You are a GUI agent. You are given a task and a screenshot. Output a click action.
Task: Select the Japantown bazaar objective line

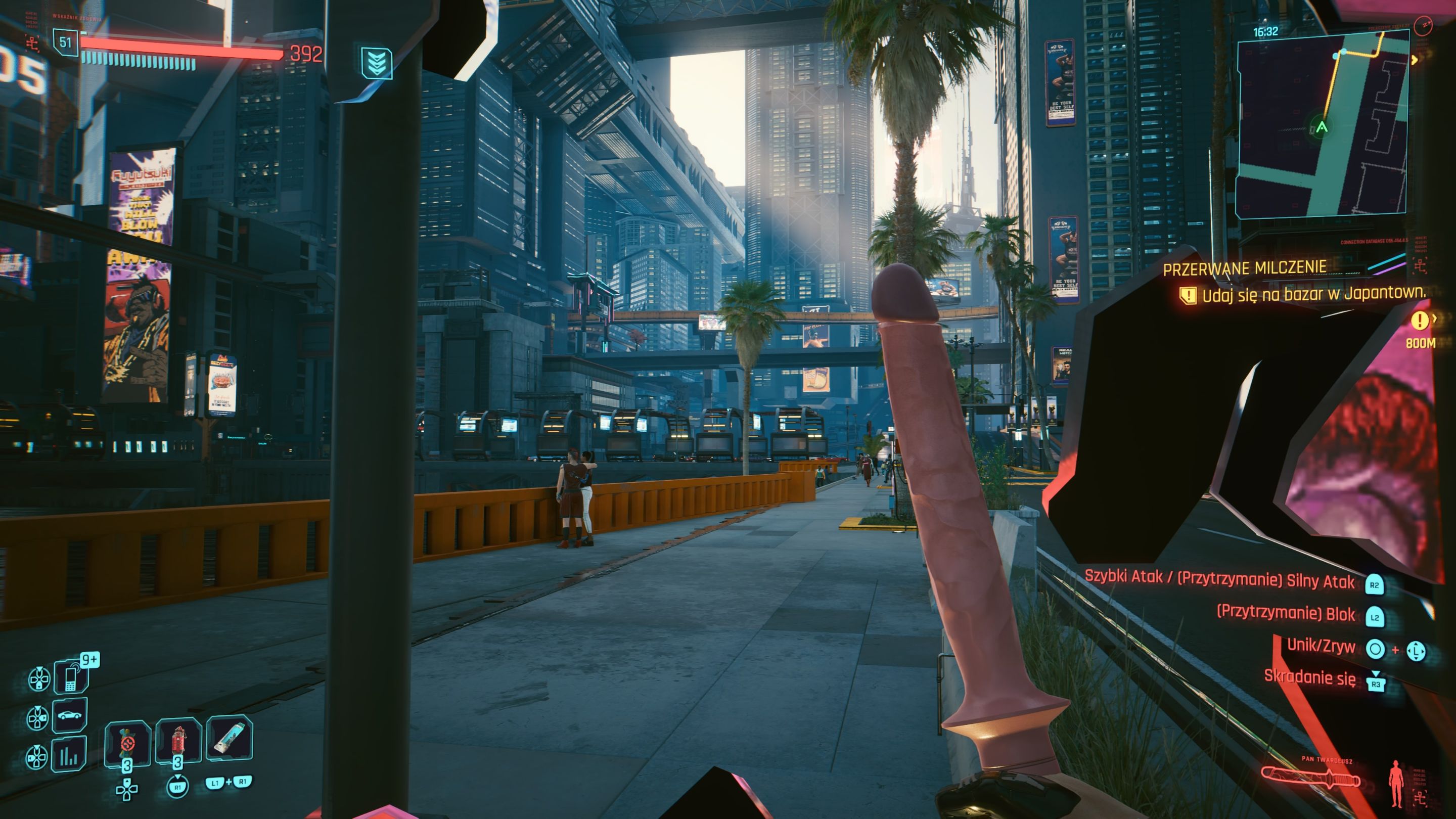click(x=1312, y=294)
